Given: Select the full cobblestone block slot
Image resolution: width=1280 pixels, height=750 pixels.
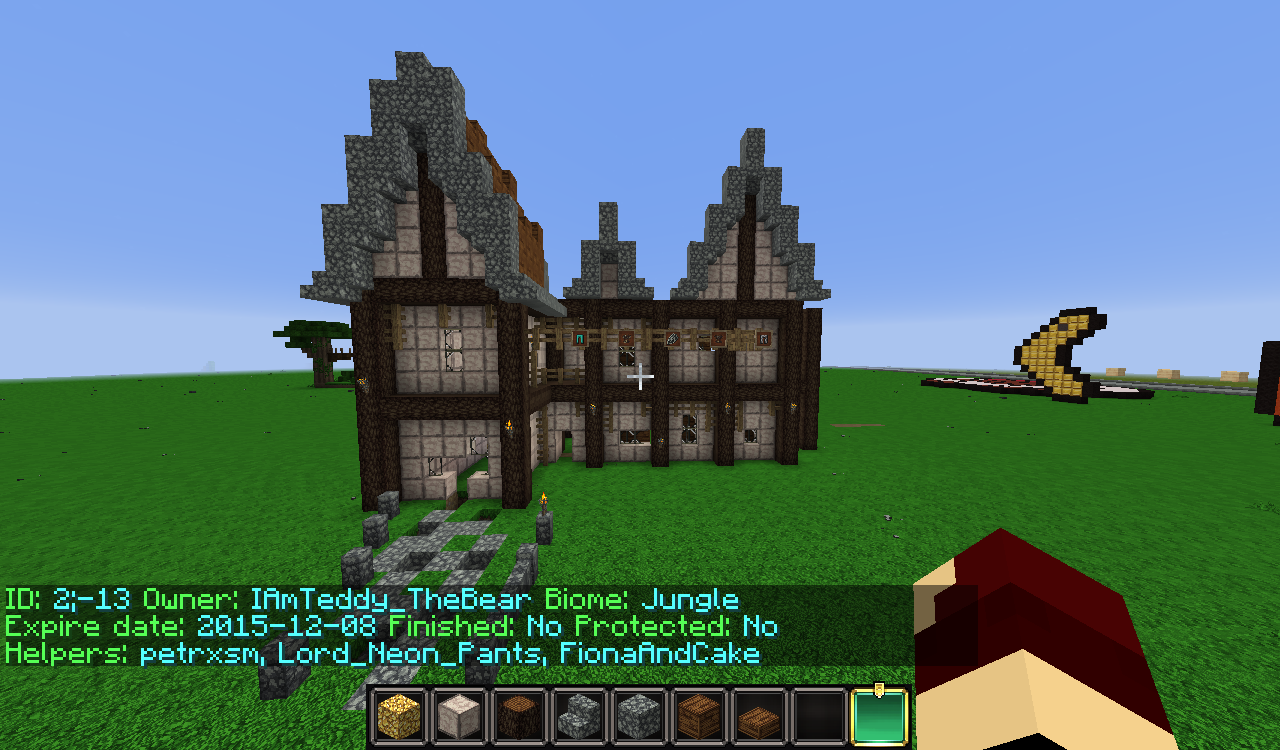Looking at the screenshot, I should tap(639, 716).
